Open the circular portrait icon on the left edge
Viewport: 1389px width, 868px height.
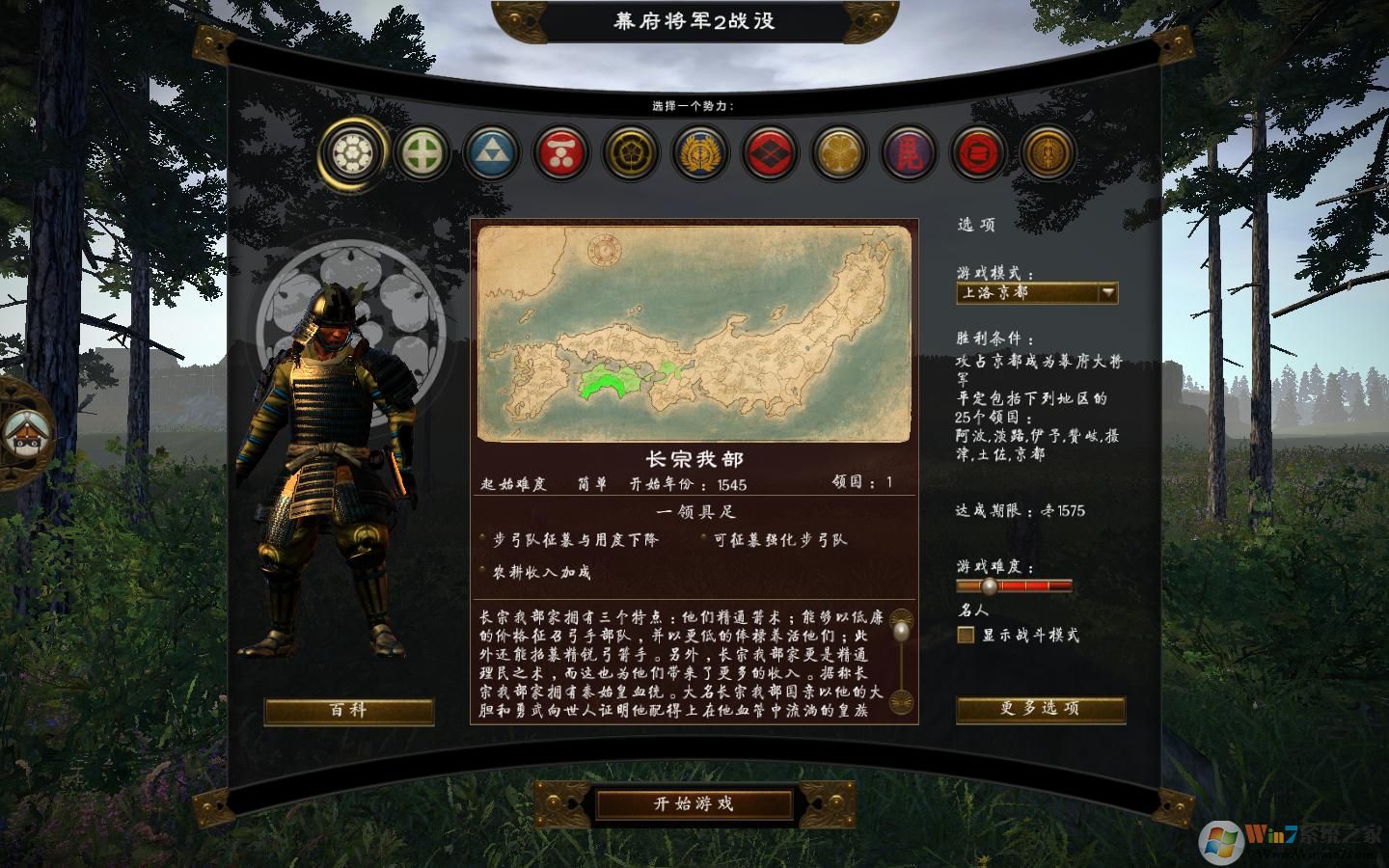(26, 434)
